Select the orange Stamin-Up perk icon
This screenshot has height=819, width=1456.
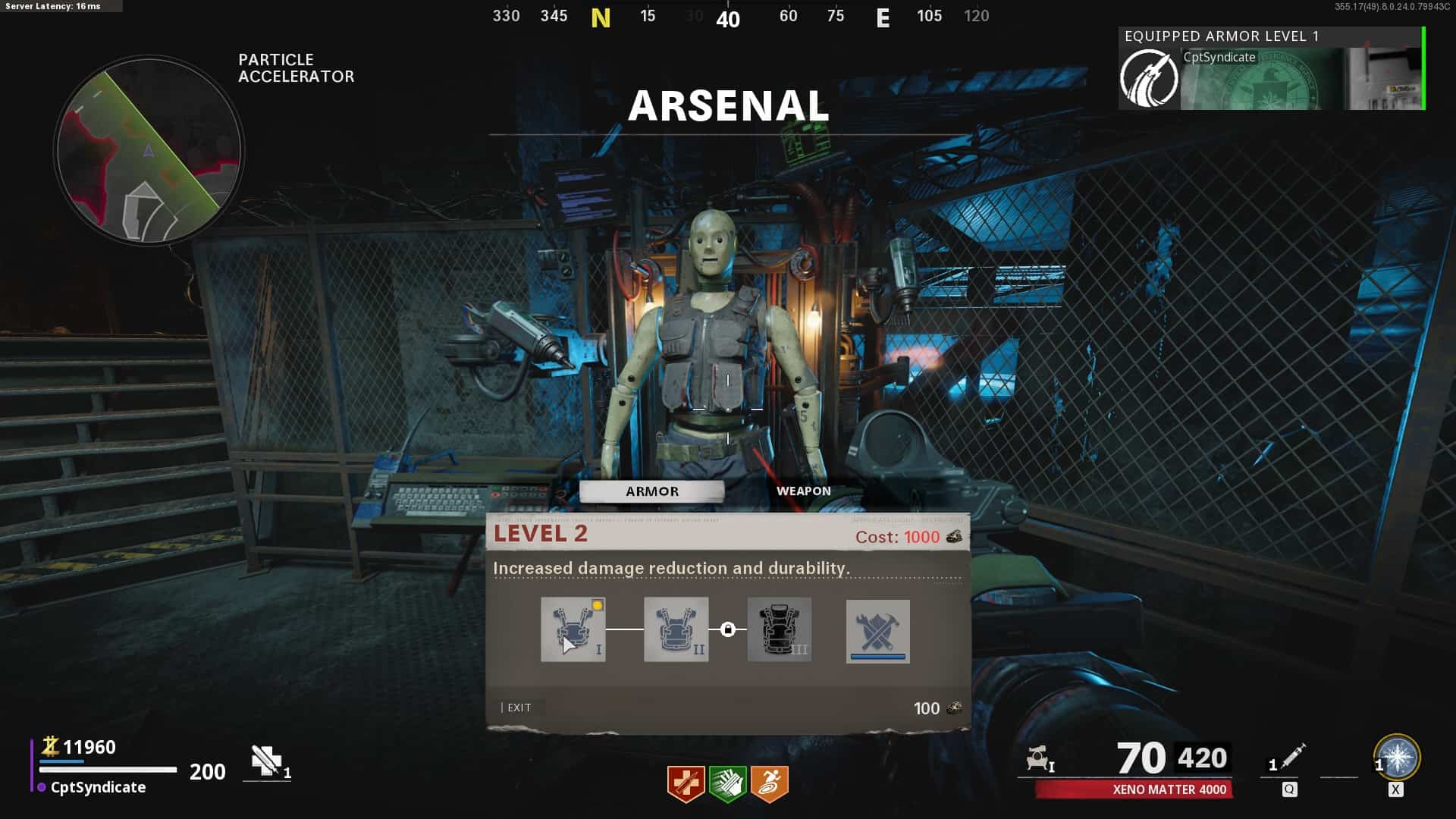pos(770,783)
